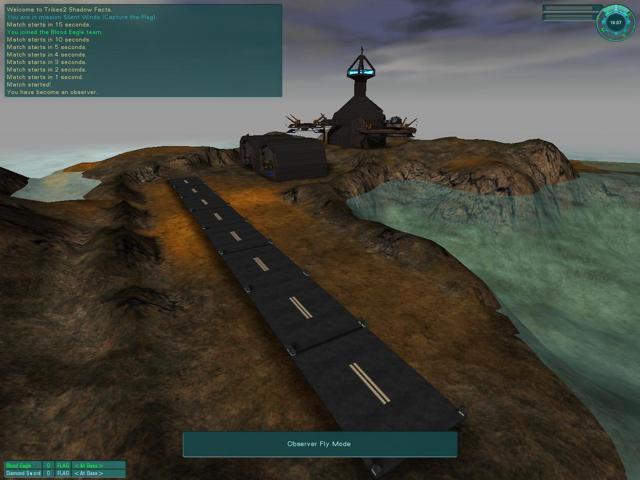The height and width of the screenshot is (480, 640).
Task: Select the Blood Eagle team row
Action: [x=64, y=465]
